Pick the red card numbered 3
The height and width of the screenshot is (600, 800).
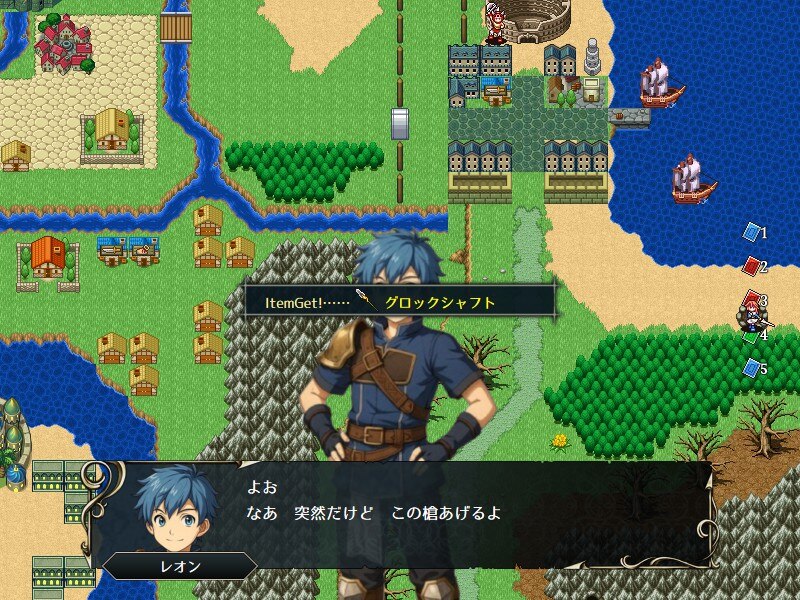pyautogui.click(x=751, y=299)
